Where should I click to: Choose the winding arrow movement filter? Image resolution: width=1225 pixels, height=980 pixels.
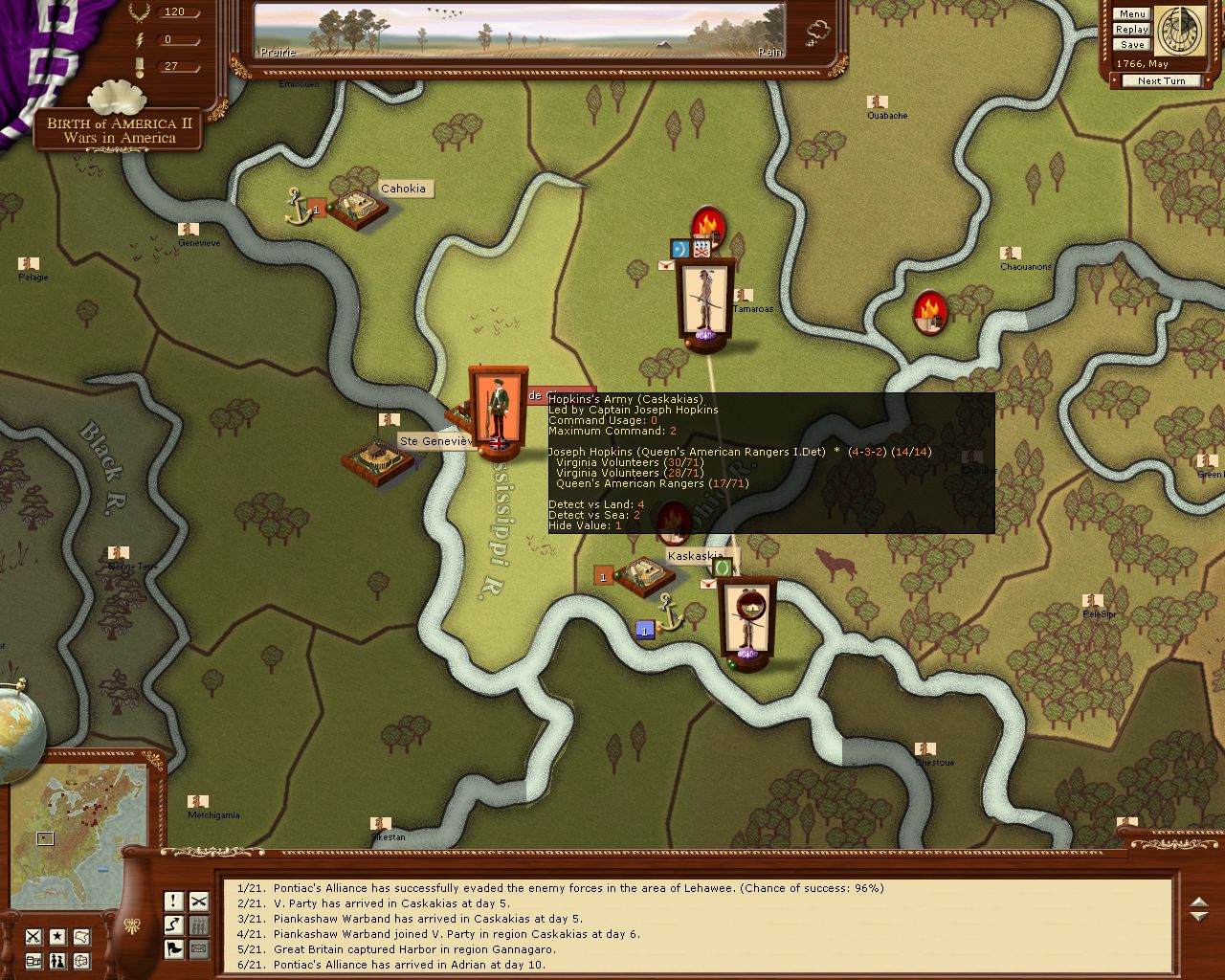(x=174, y=924)
